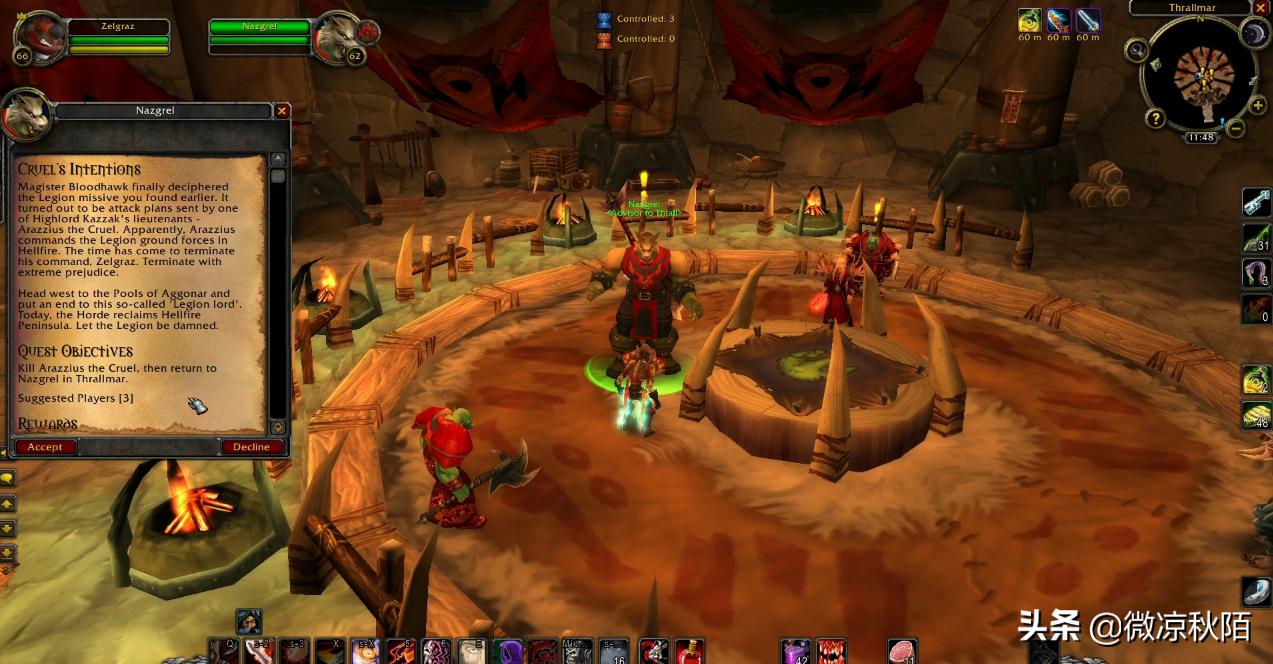The image size is (1273, 664).
Task: Select Zelgraz player portrait
Action: (x=38, y=36)
